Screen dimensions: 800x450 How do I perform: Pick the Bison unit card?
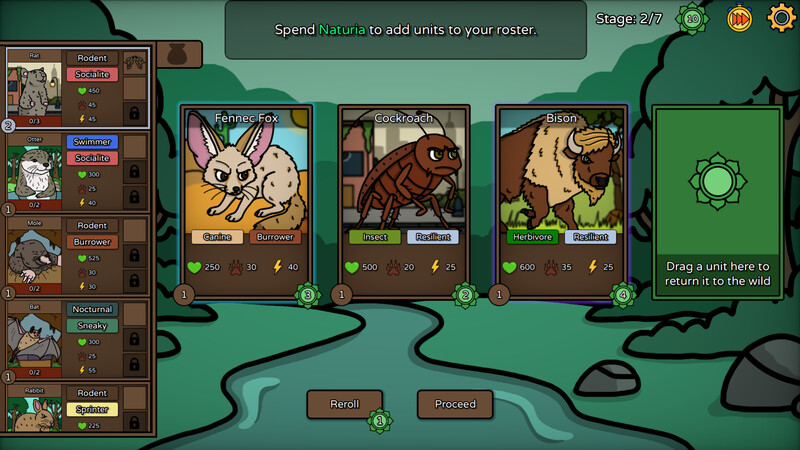(561, 200)
